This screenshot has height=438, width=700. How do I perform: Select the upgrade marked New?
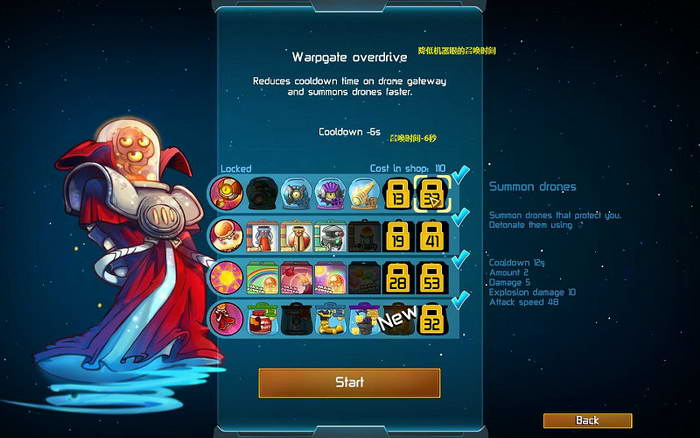(x=397, y=319)
